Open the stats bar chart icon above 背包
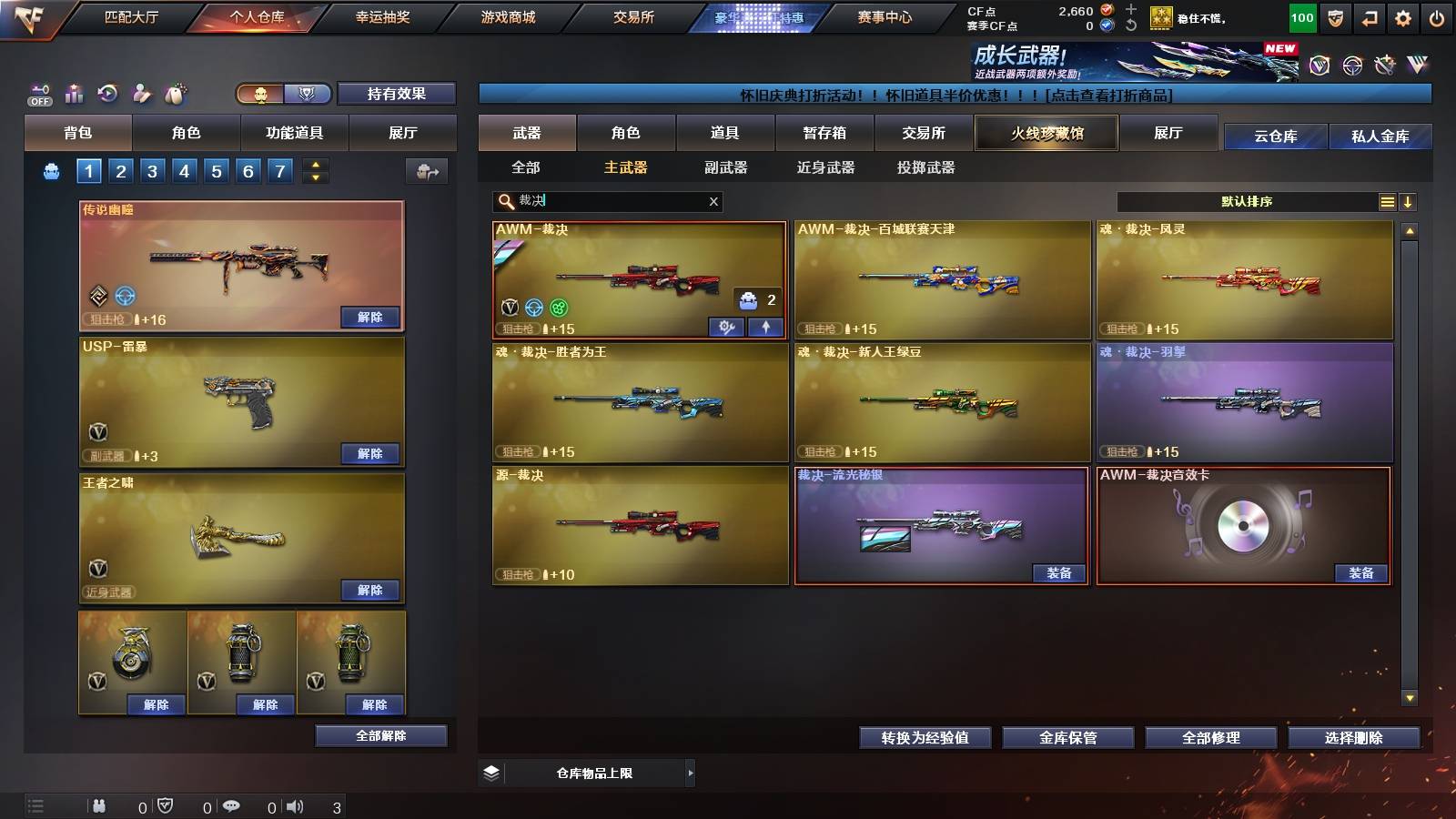Image resolution: width=1456 pixels, height=819 pixels. tap(75, 94)
